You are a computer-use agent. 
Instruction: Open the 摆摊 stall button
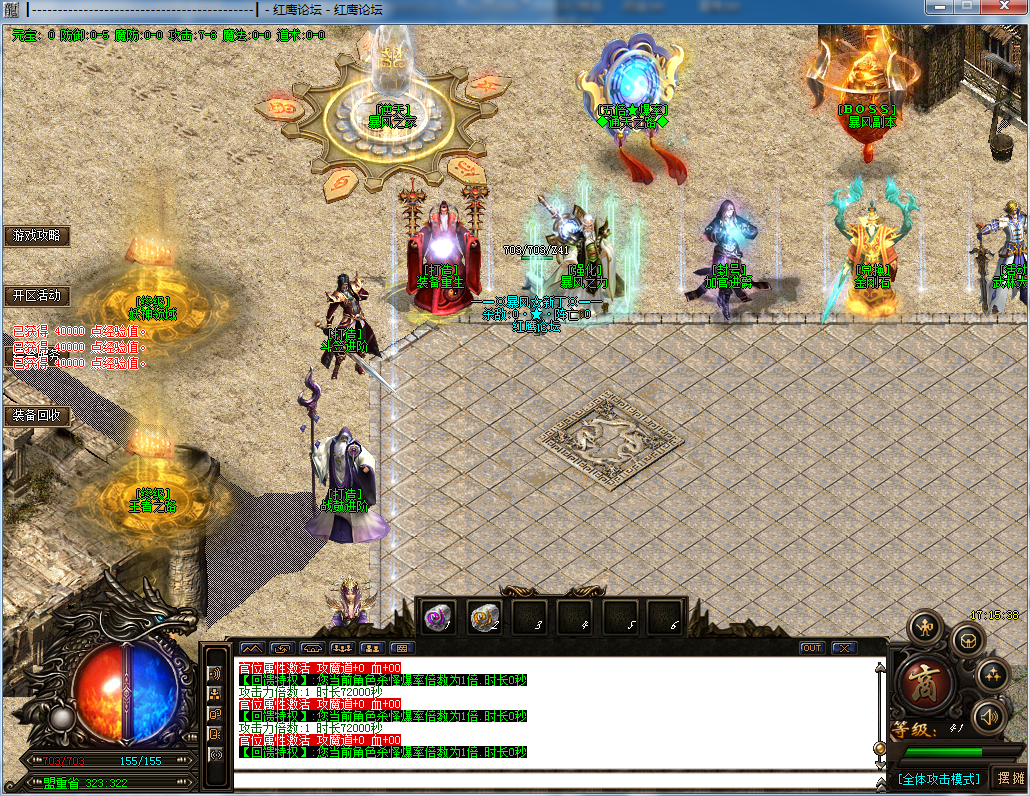[1009, 778]
